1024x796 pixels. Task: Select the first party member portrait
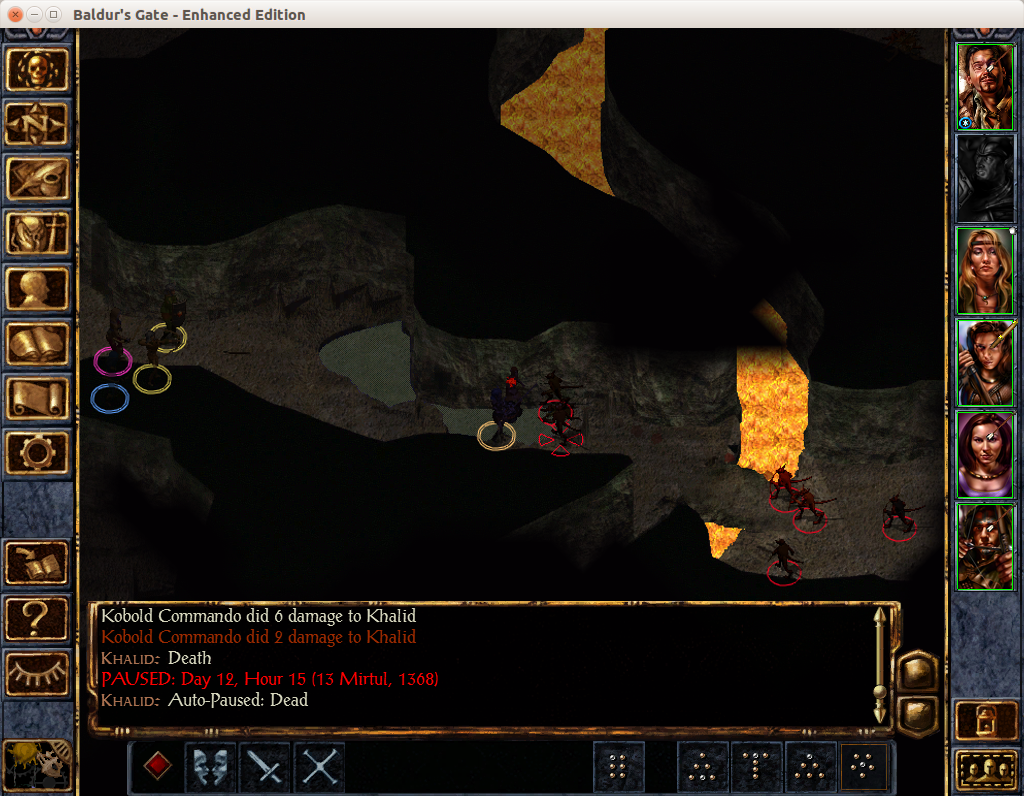tap(985, 88)
